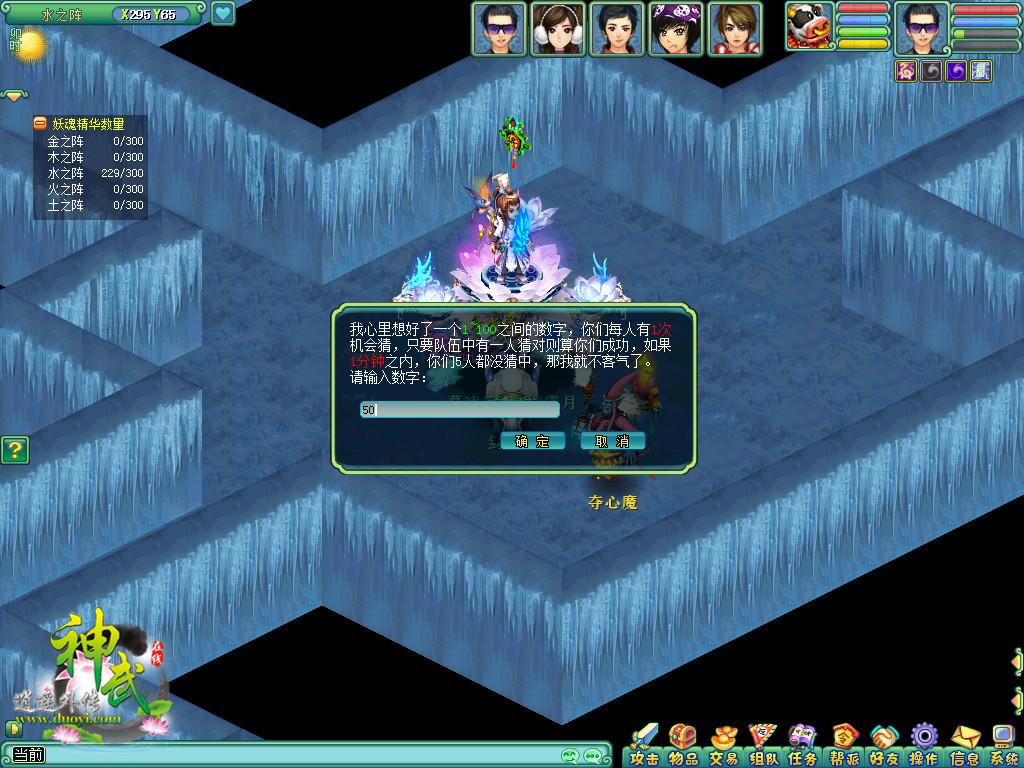Open the yellow question mark help button
The width and height of the screenshot is (1024, 768).
[15, 450]
